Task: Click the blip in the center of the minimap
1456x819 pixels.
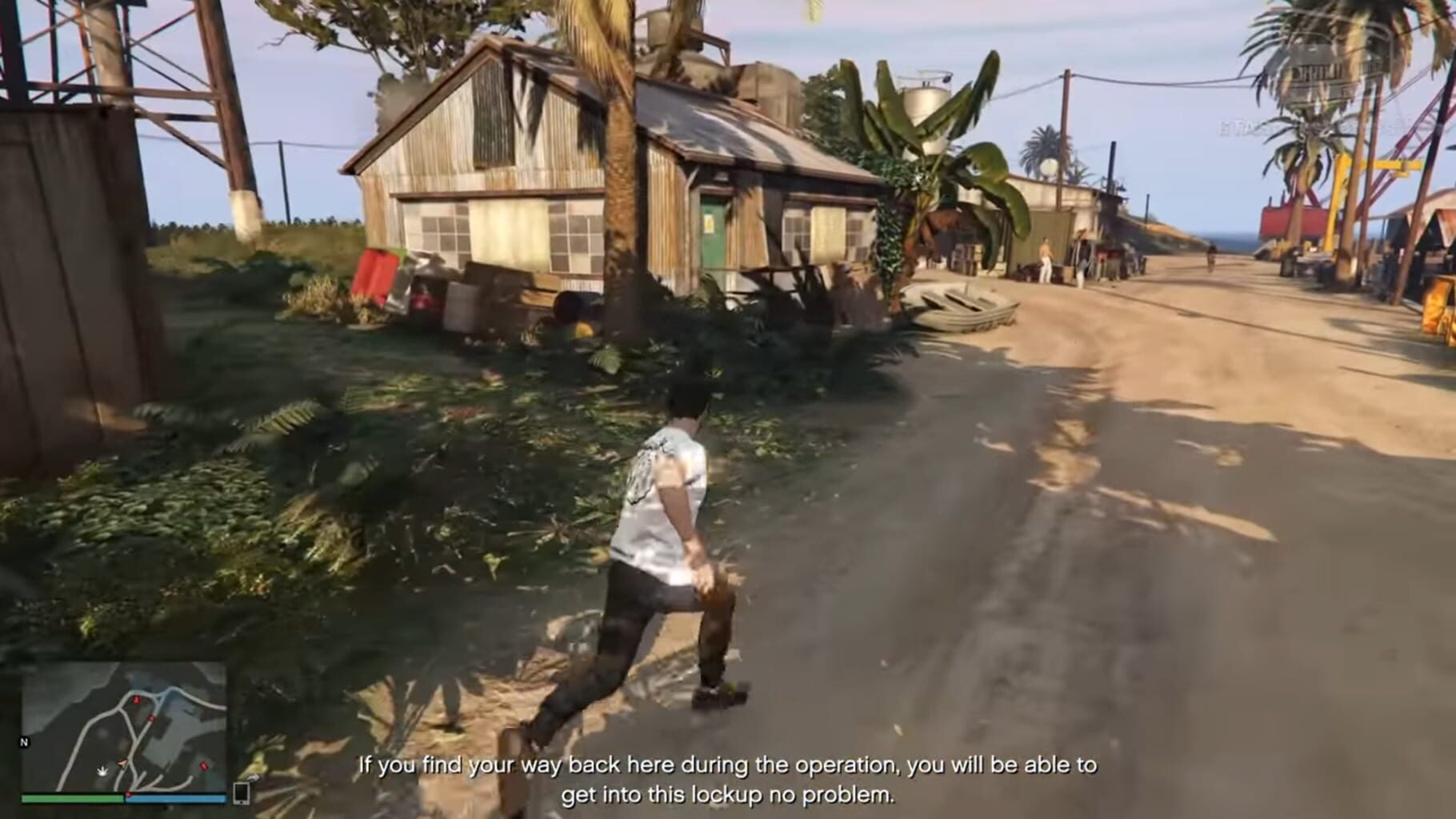Action: click(x=151, y=718)
